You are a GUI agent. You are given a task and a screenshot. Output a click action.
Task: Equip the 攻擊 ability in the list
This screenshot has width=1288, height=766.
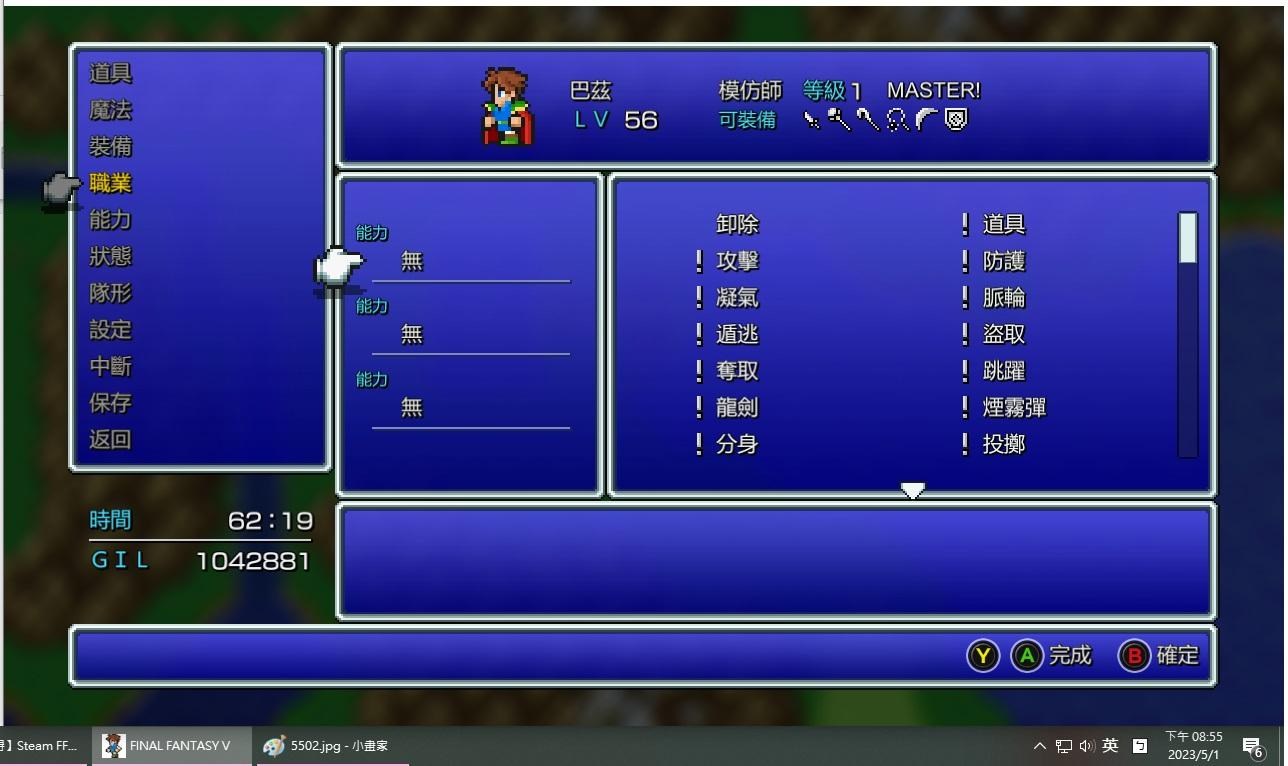point(737,261)
